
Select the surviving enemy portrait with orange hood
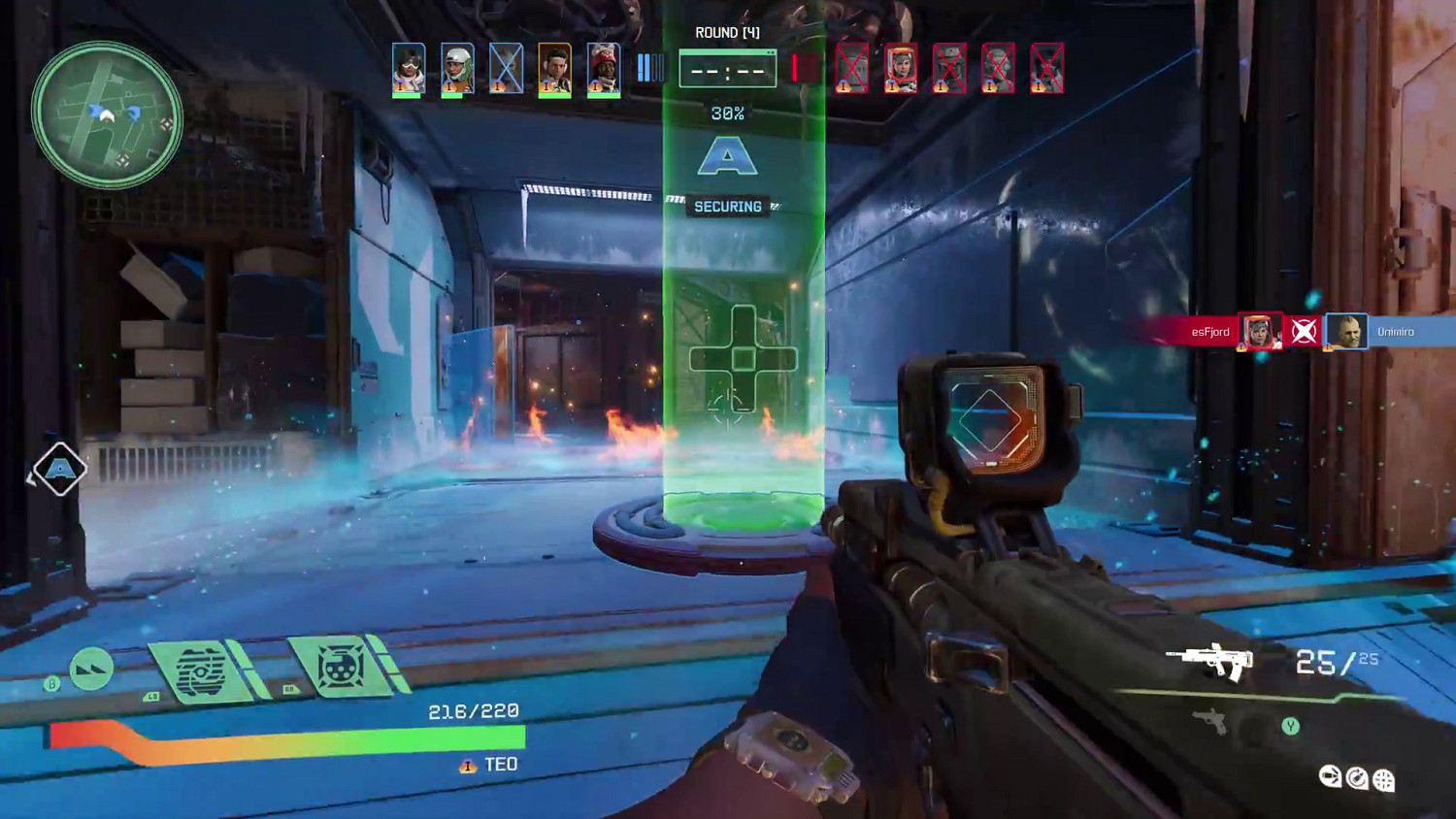pos(901,69)
